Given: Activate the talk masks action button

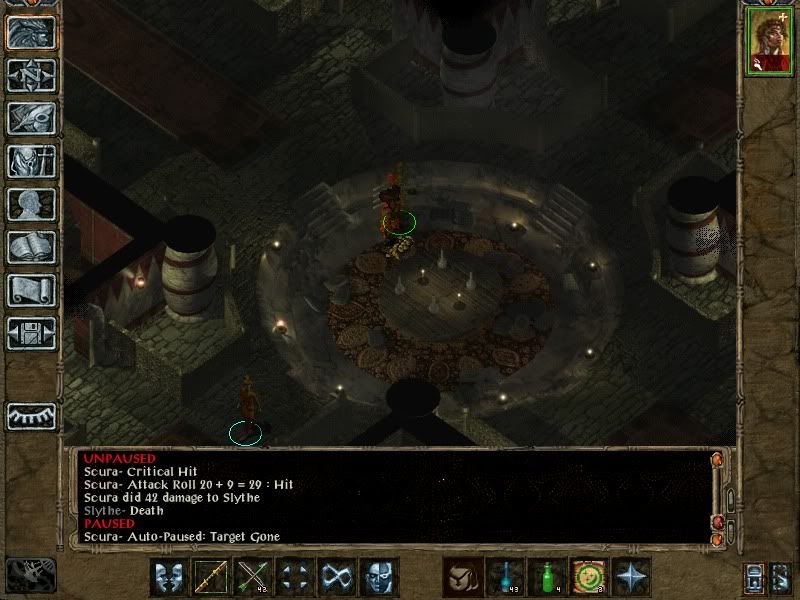Looking at the screenshot, I should [x=169, y=577].
